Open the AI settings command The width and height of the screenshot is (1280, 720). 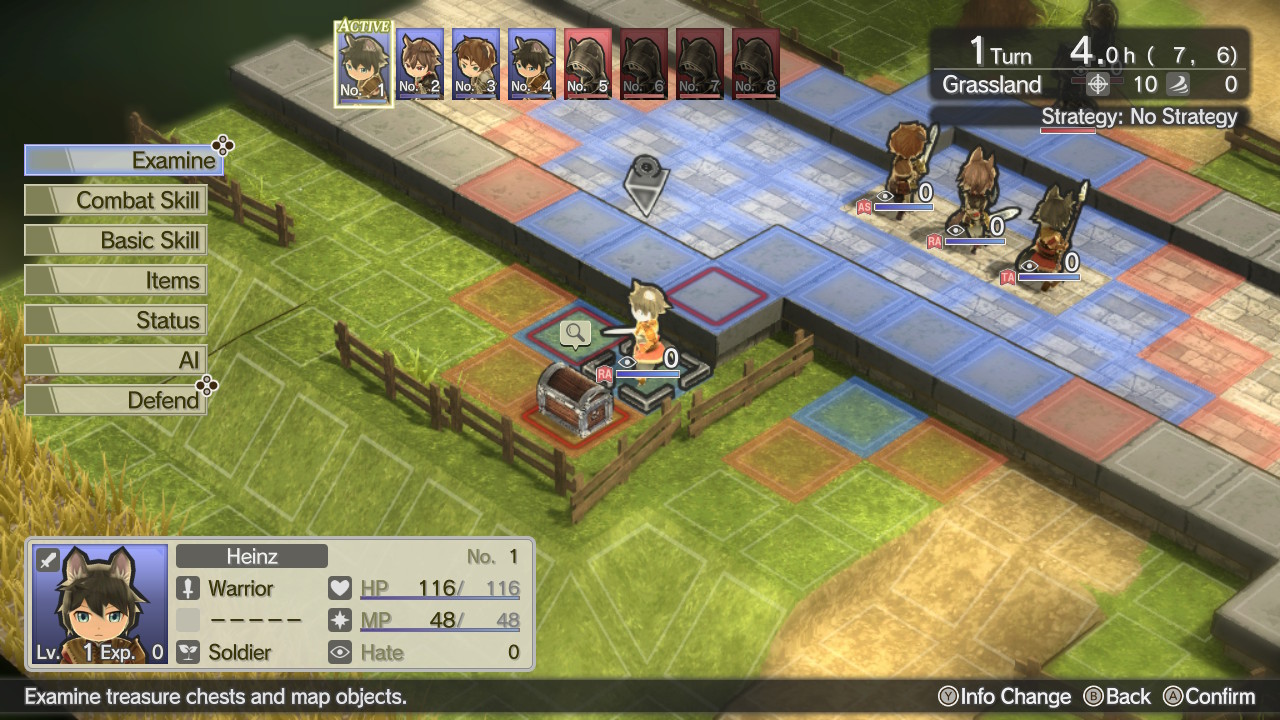pos(116,360)
